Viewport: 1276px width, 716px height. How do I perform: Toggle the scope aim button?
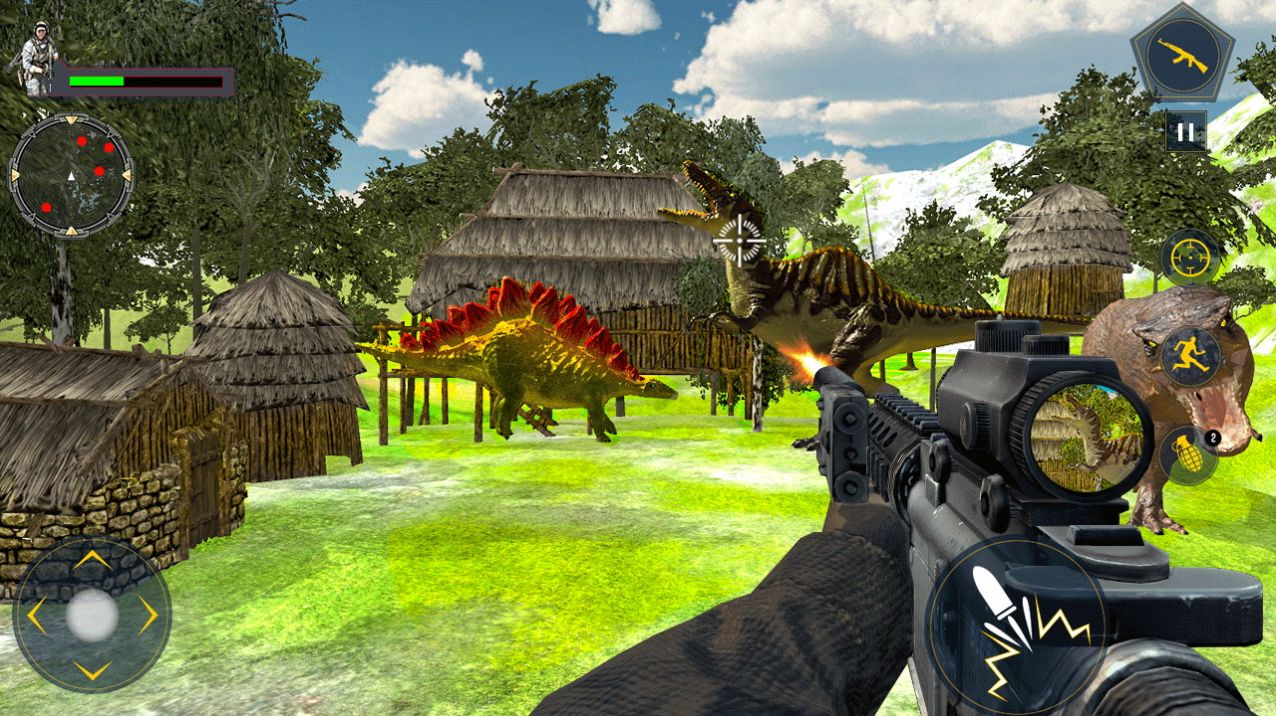(x=1190, y=257)
